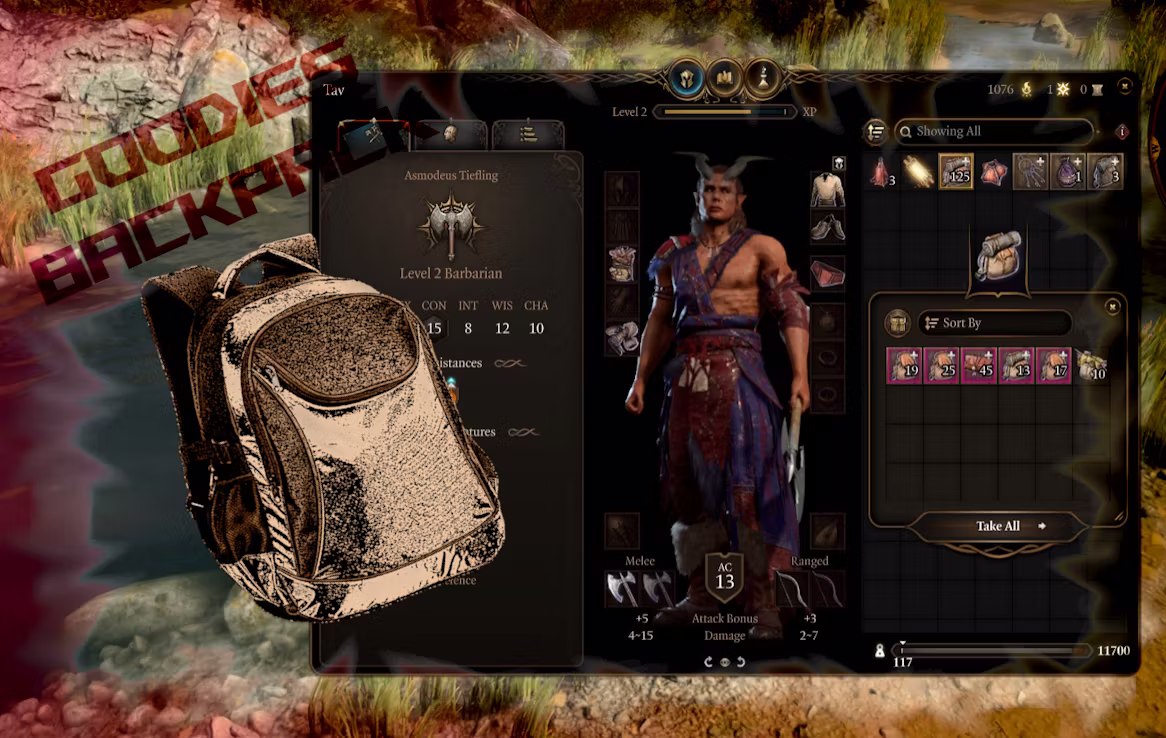
Task: Click the Take All button
Action: pyautogui.click(x=998, y=526)
